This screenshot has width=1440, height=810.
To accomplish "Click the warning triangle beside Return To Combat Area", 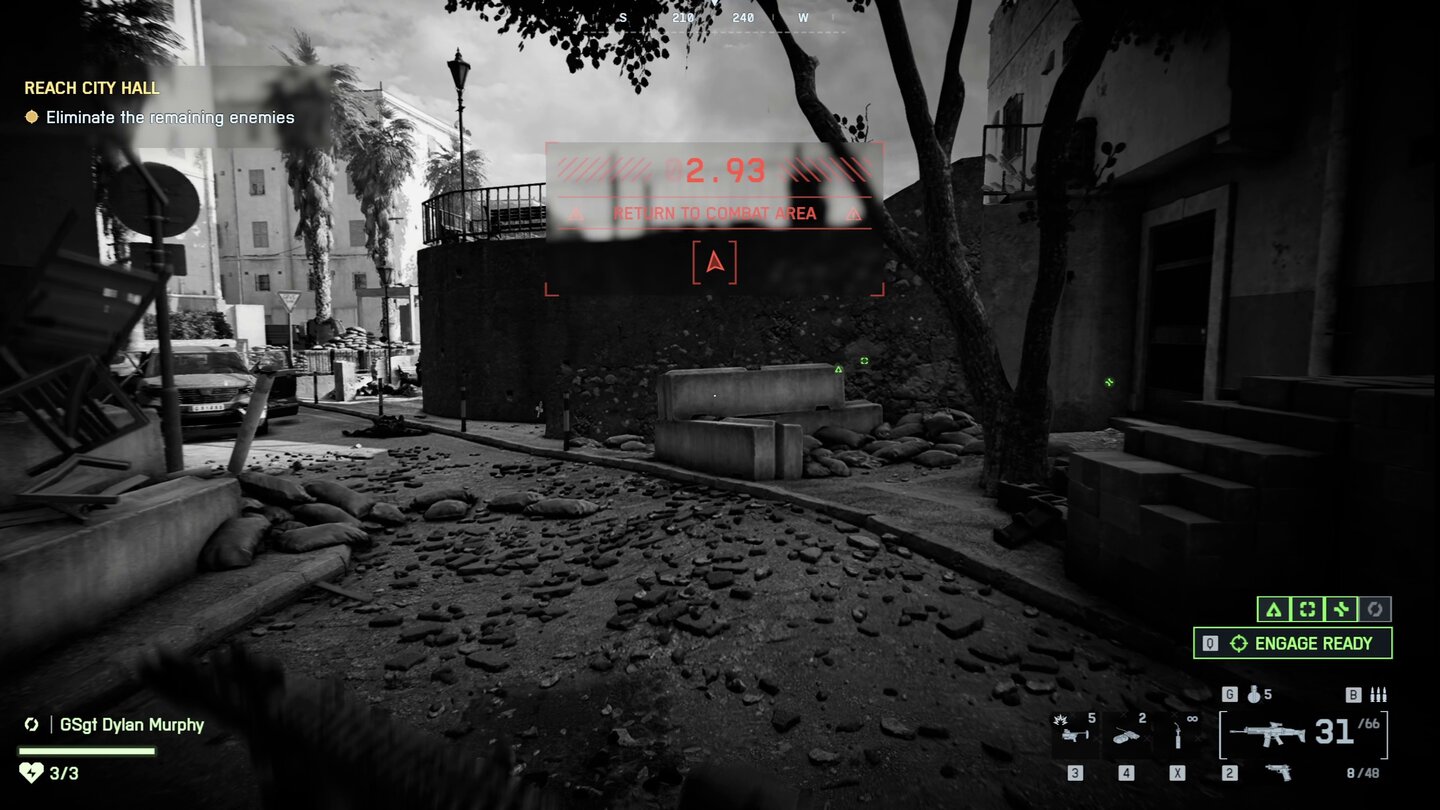I will 575,212.
